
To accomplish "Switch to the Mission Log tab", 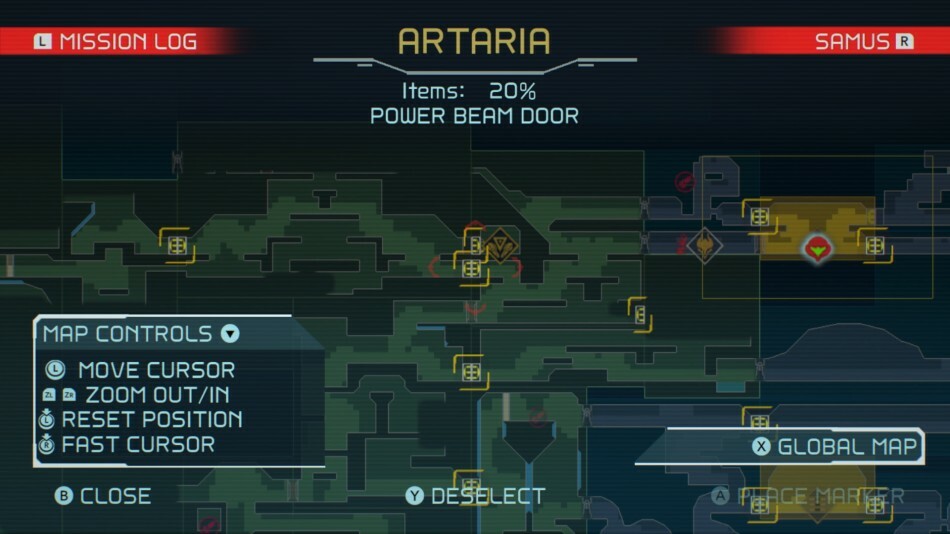I will coord(116,41).
